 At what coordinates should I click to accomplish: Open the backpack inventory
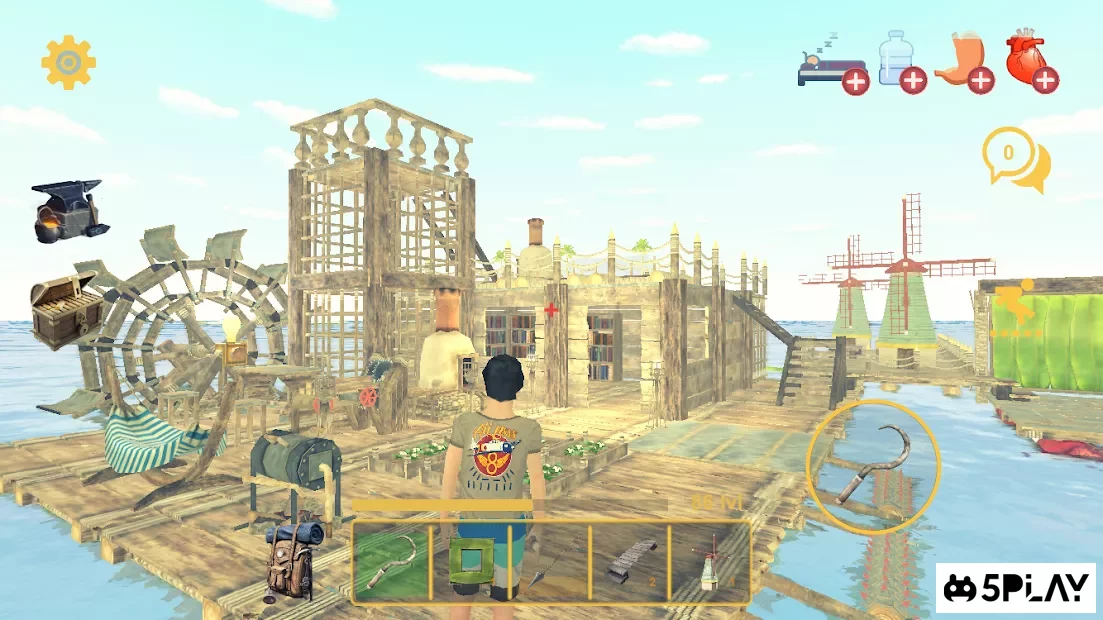(x=292, y=558)
